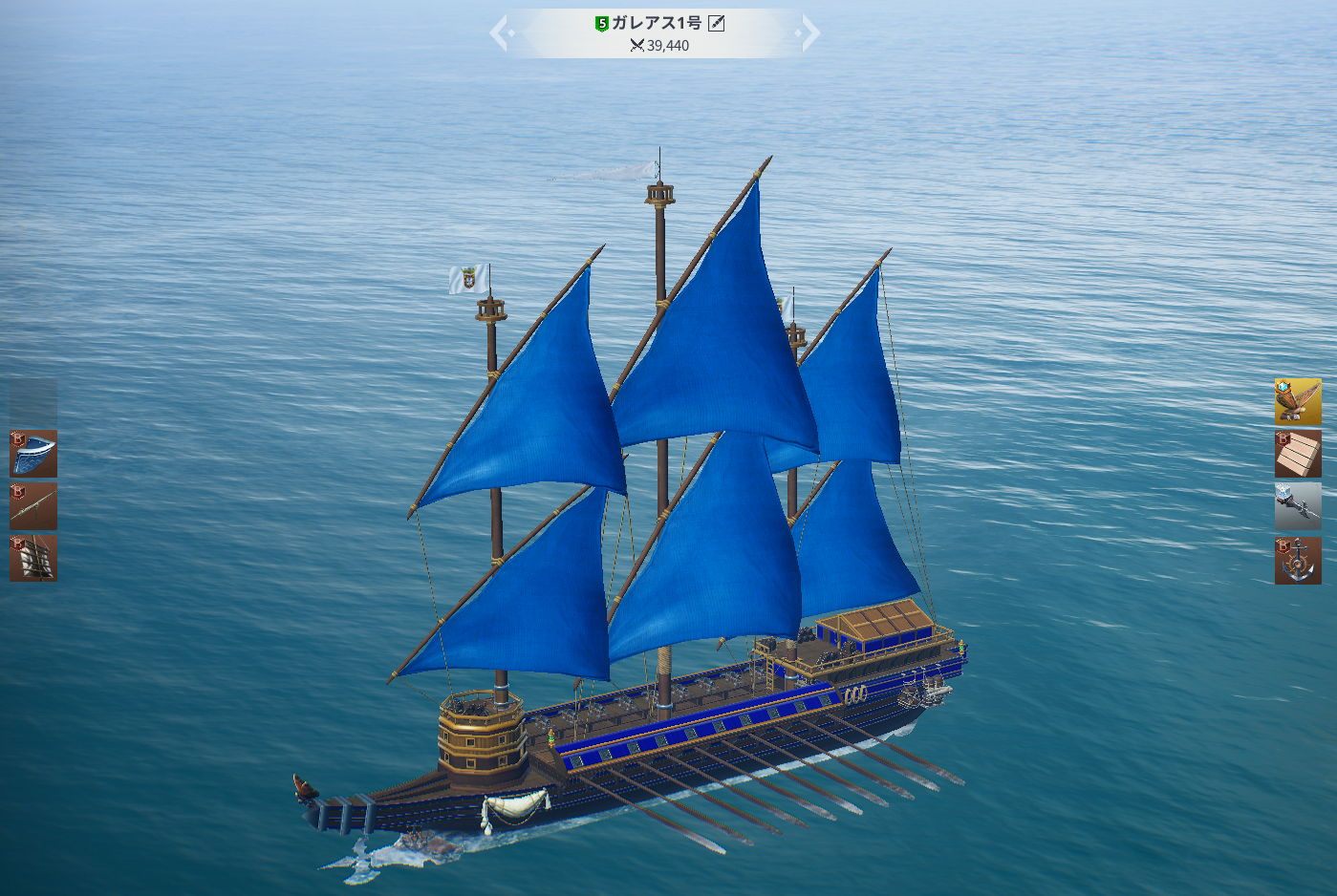Click the rename pencil icon beside ガレアス1号

(716, 23)
